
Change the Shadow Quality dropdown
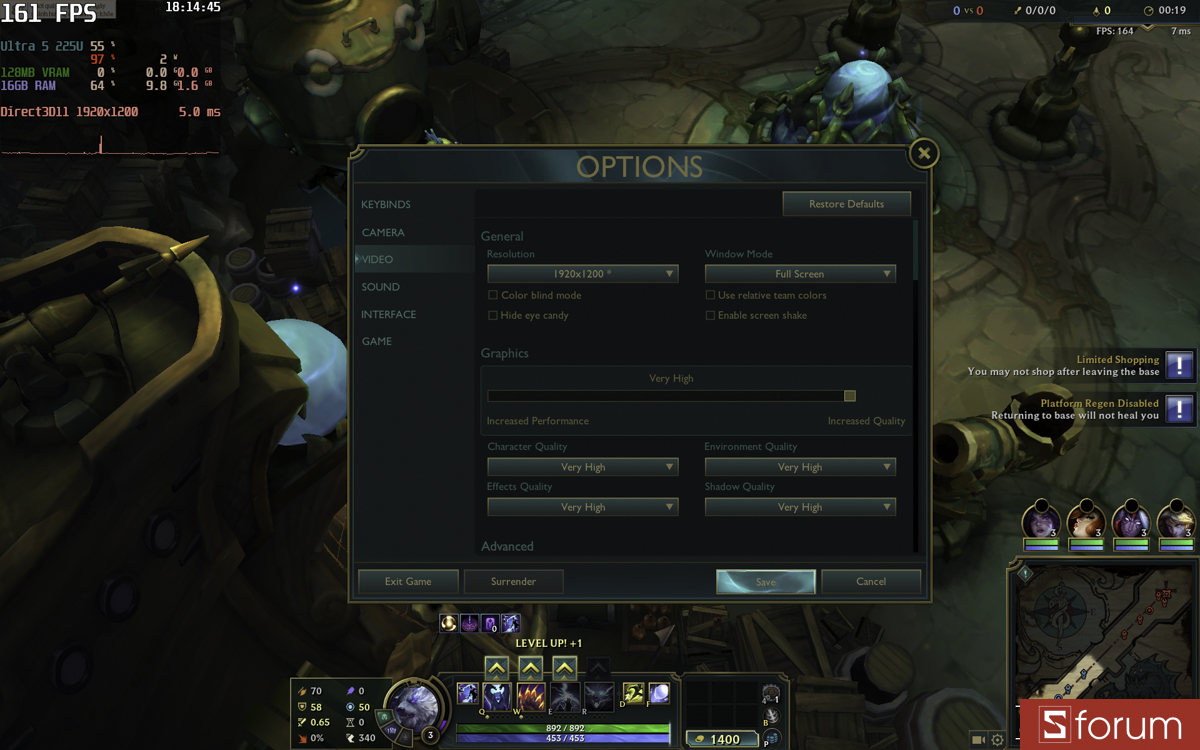(800, 507)
